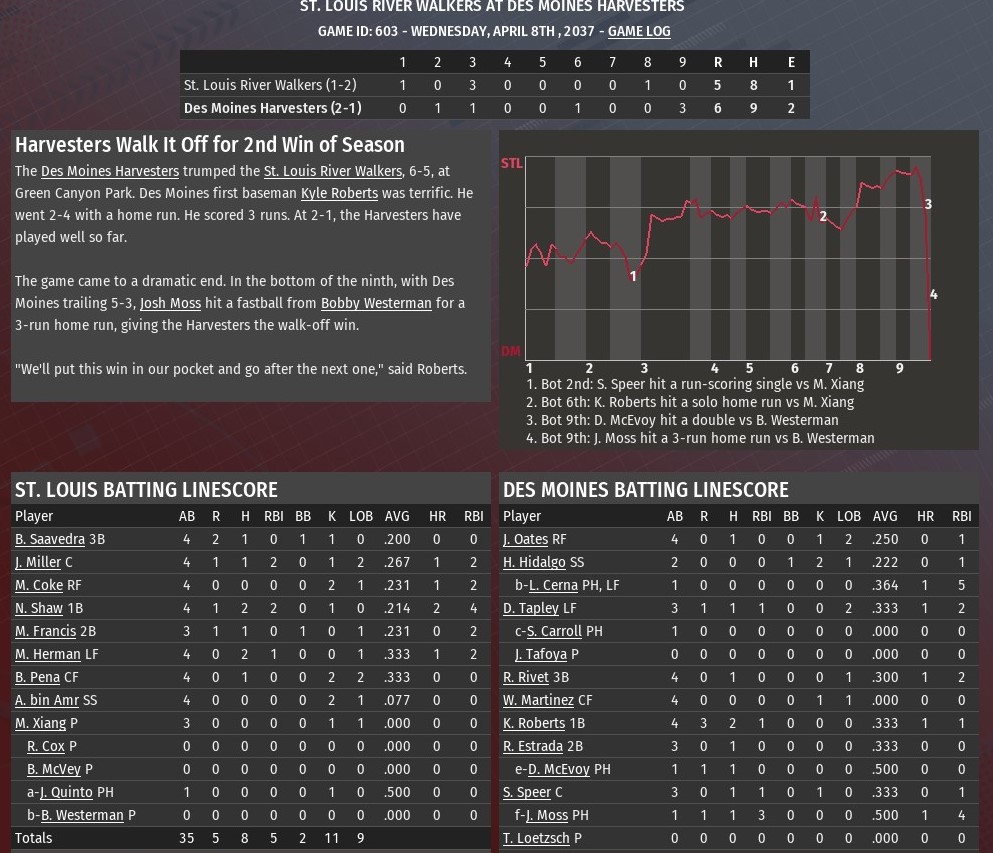993x853 pixels.
Task: Click J. Miller in St. Louis lineup
Action: tap(38, 562)
